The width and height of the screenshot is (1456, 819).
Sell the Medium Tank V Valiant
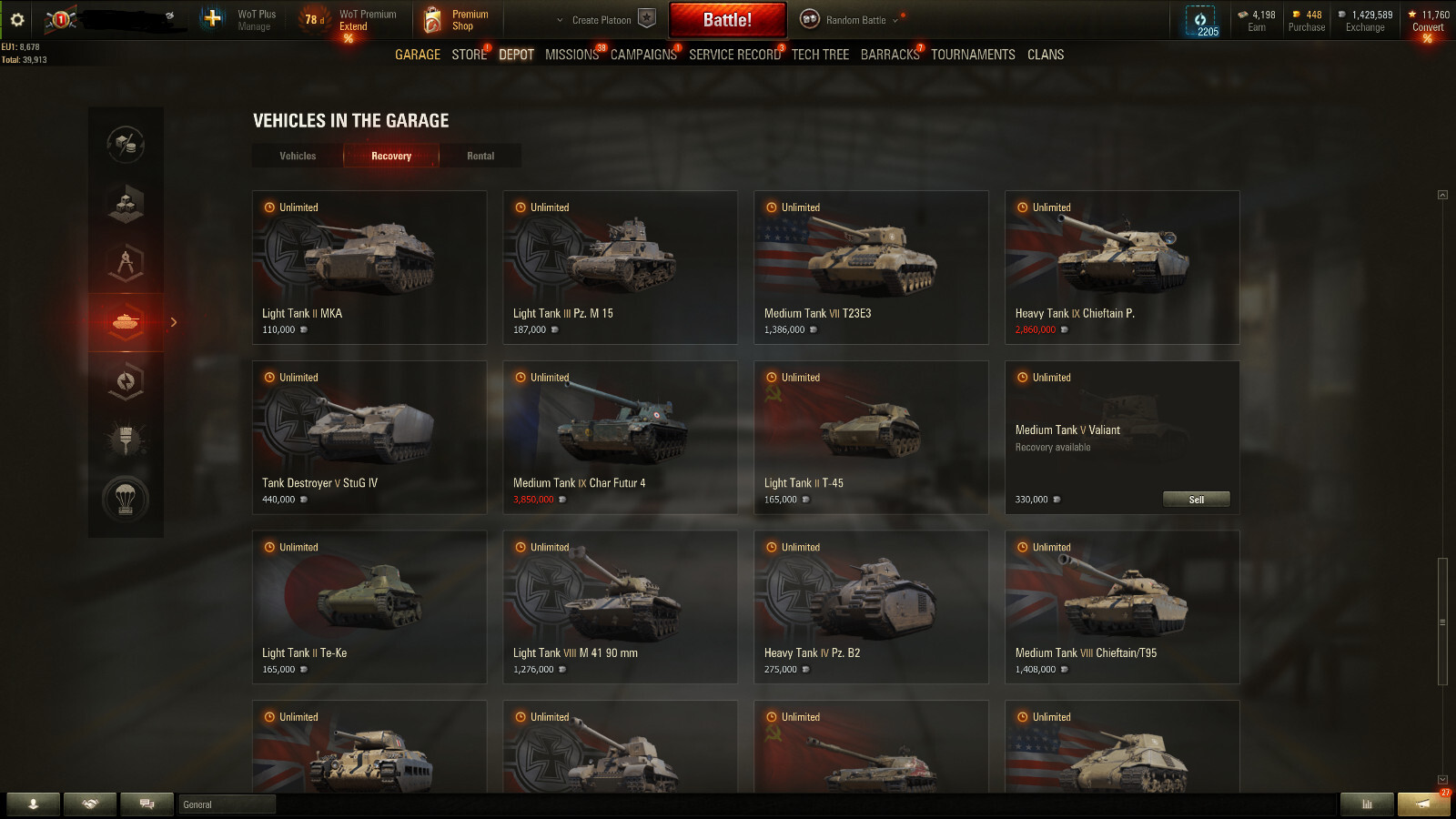(x=1196, y=499)
